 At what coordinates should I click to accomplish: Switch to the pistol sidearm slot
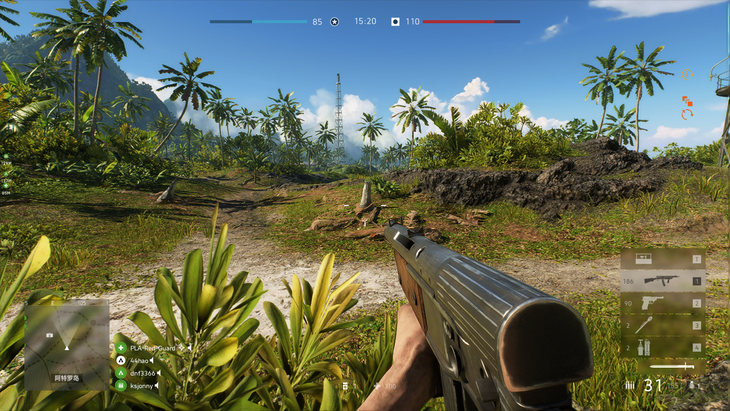tap(661, 303)
